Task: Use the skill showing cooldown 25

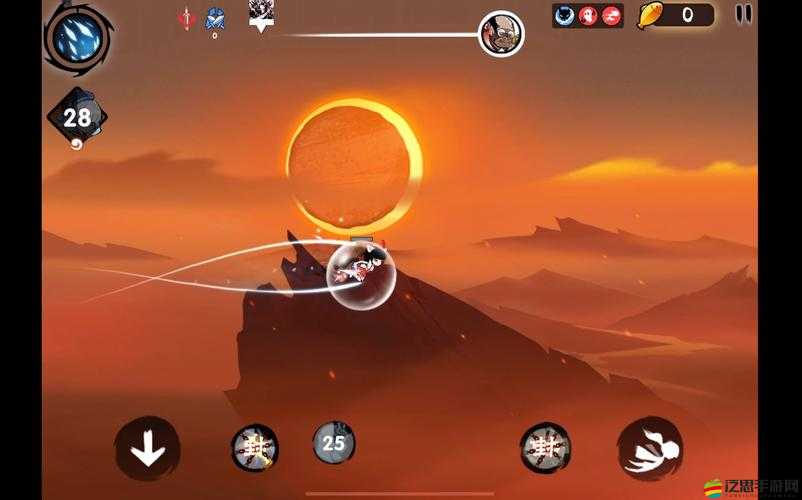Action: pos(334,442)
